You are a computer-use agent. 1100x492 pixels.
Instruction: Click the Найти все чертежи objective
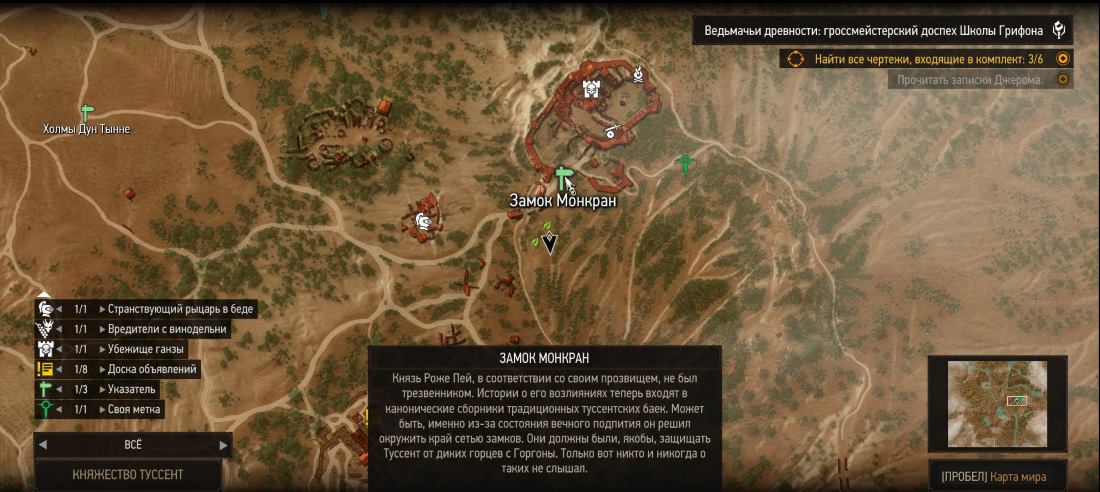928,59
